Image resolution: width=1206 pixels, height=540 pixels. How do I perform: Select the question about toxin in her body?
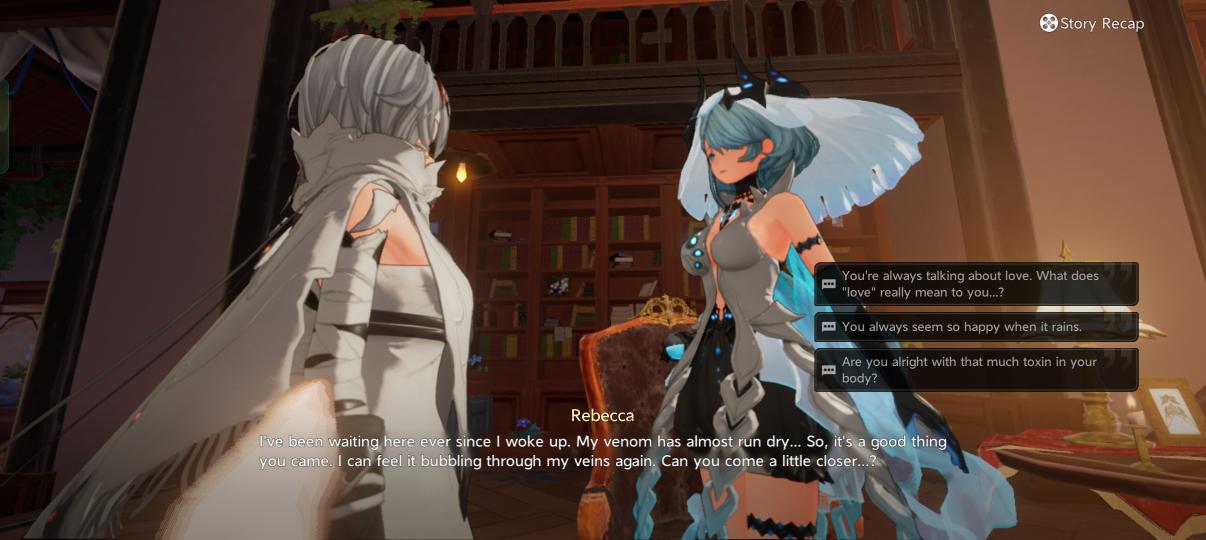tap(976, 370)
